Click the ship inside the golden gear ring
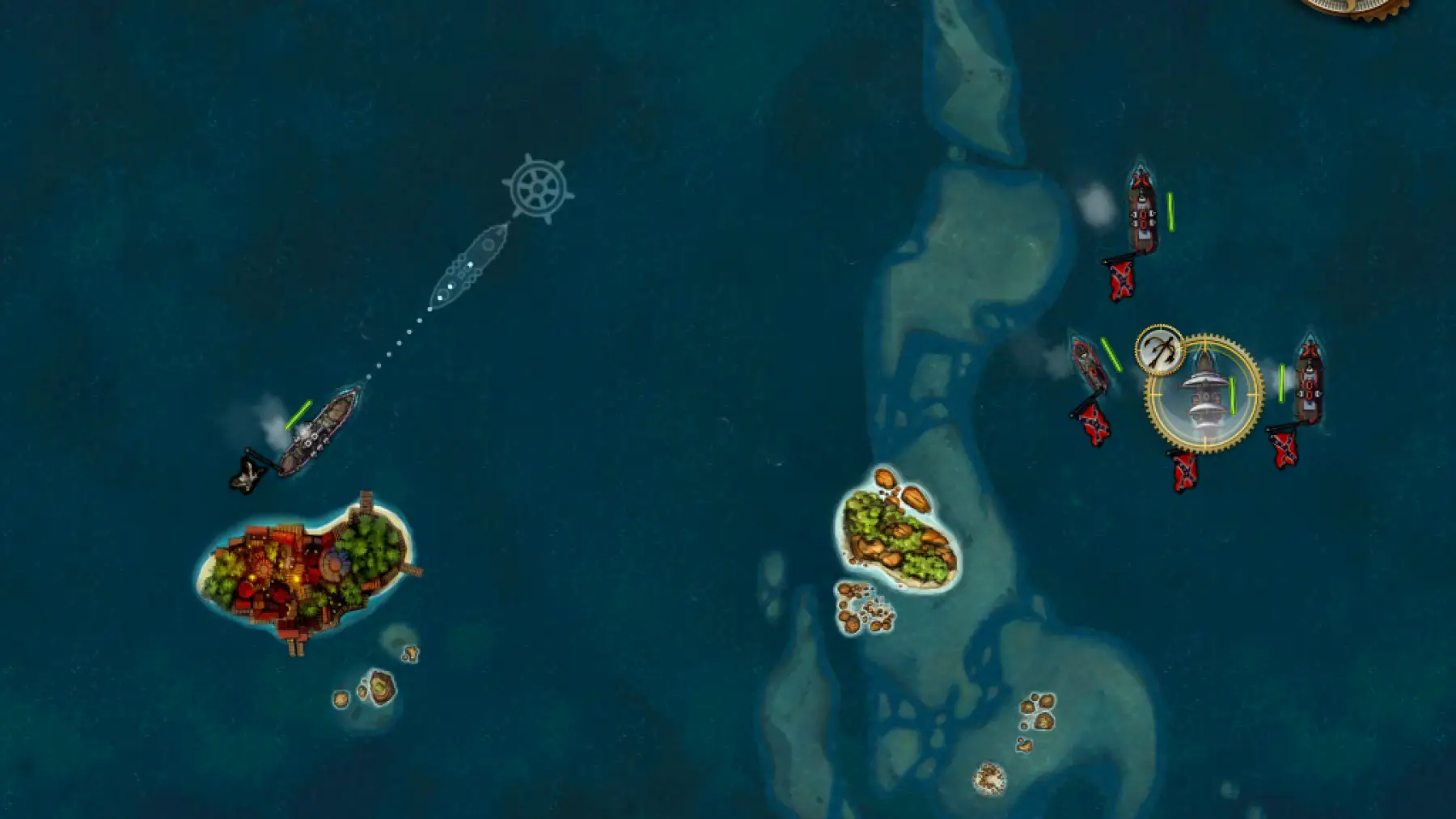Image resolution: width=1456 pixels, height=819 pixels. tap(1203, 393)
